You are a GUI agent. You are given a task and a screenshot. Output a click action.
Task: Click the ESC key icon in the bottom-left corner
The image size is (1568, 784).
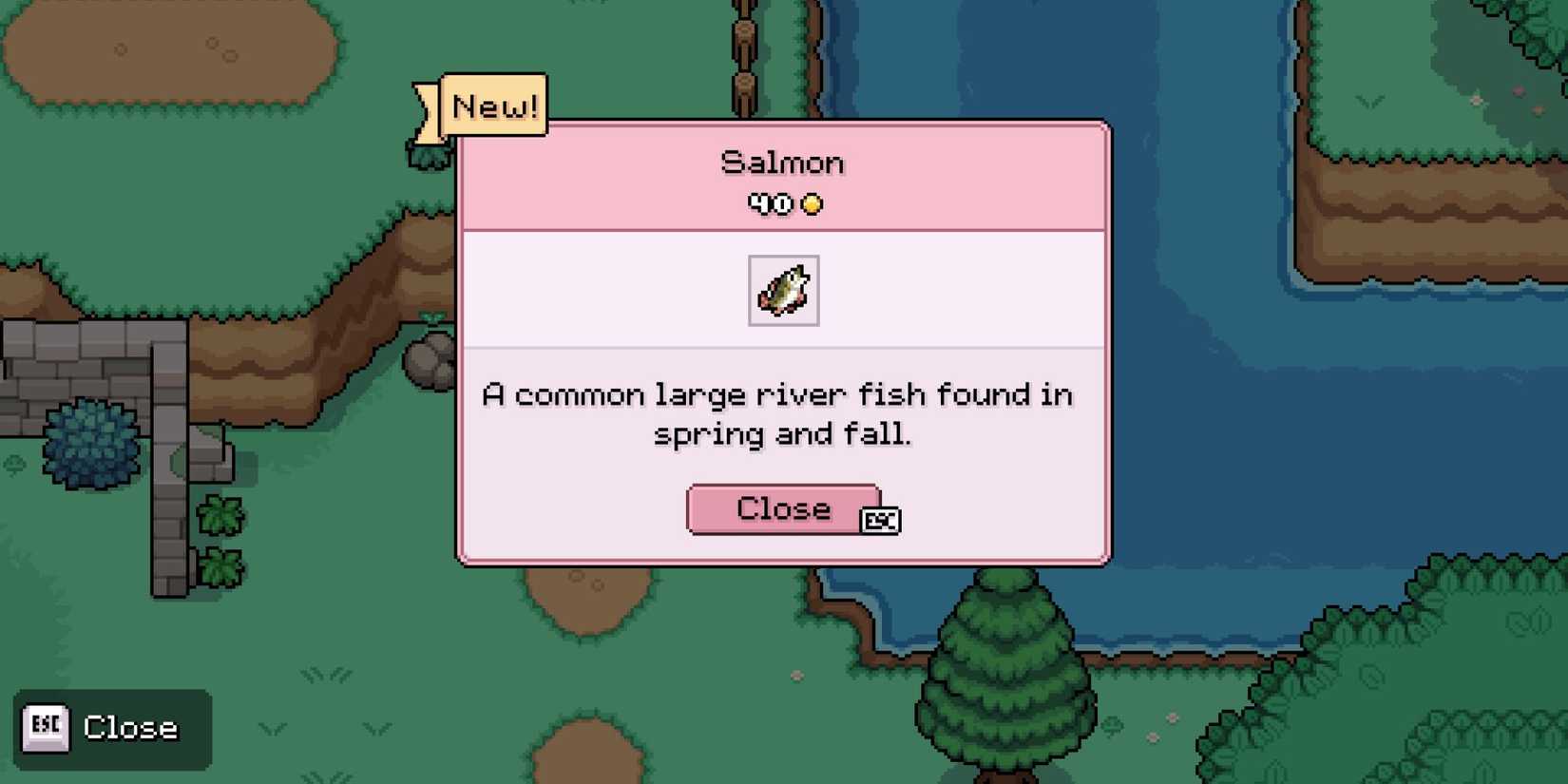[x=45, y=727]
